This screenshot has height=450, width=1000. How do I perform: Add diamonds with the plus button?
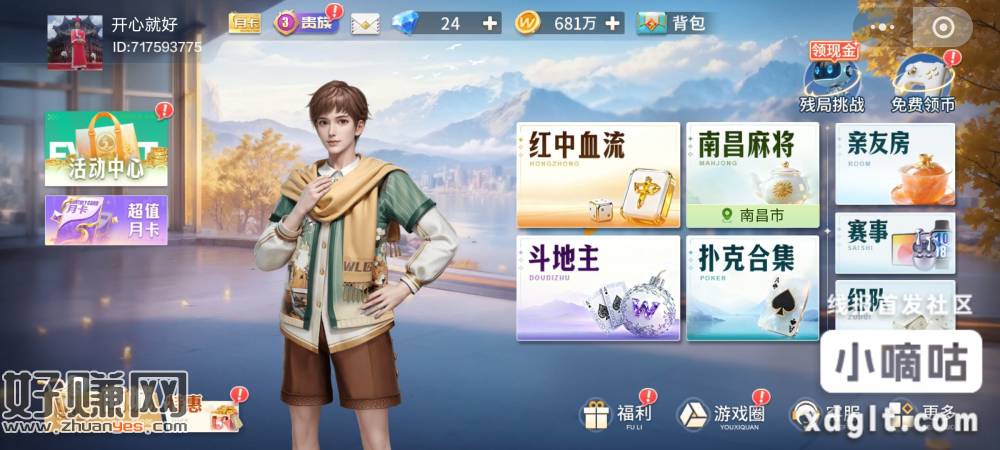click(x=489, y=23)
